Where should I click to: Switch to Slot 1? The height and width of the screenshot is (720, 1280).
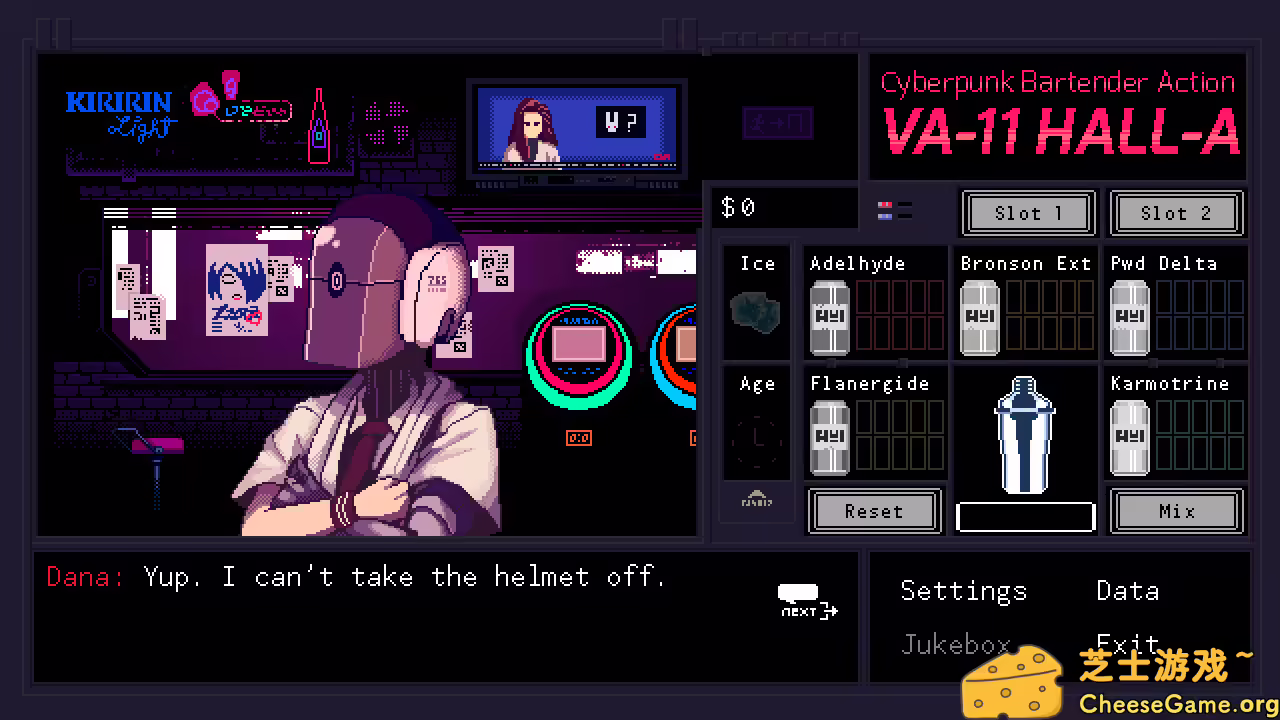[1028, 213]
